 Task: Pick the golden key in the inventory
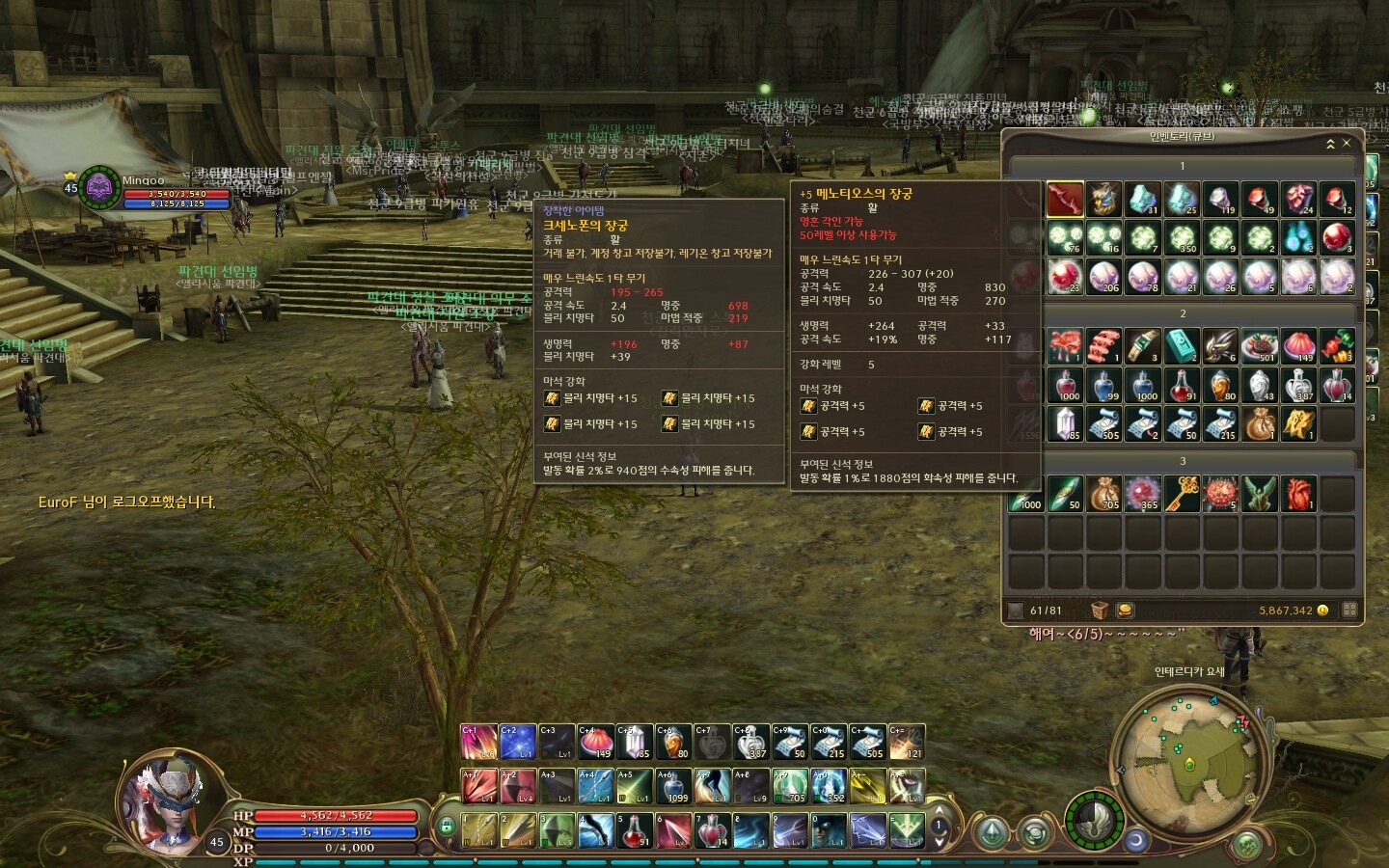coord(1183,493)
